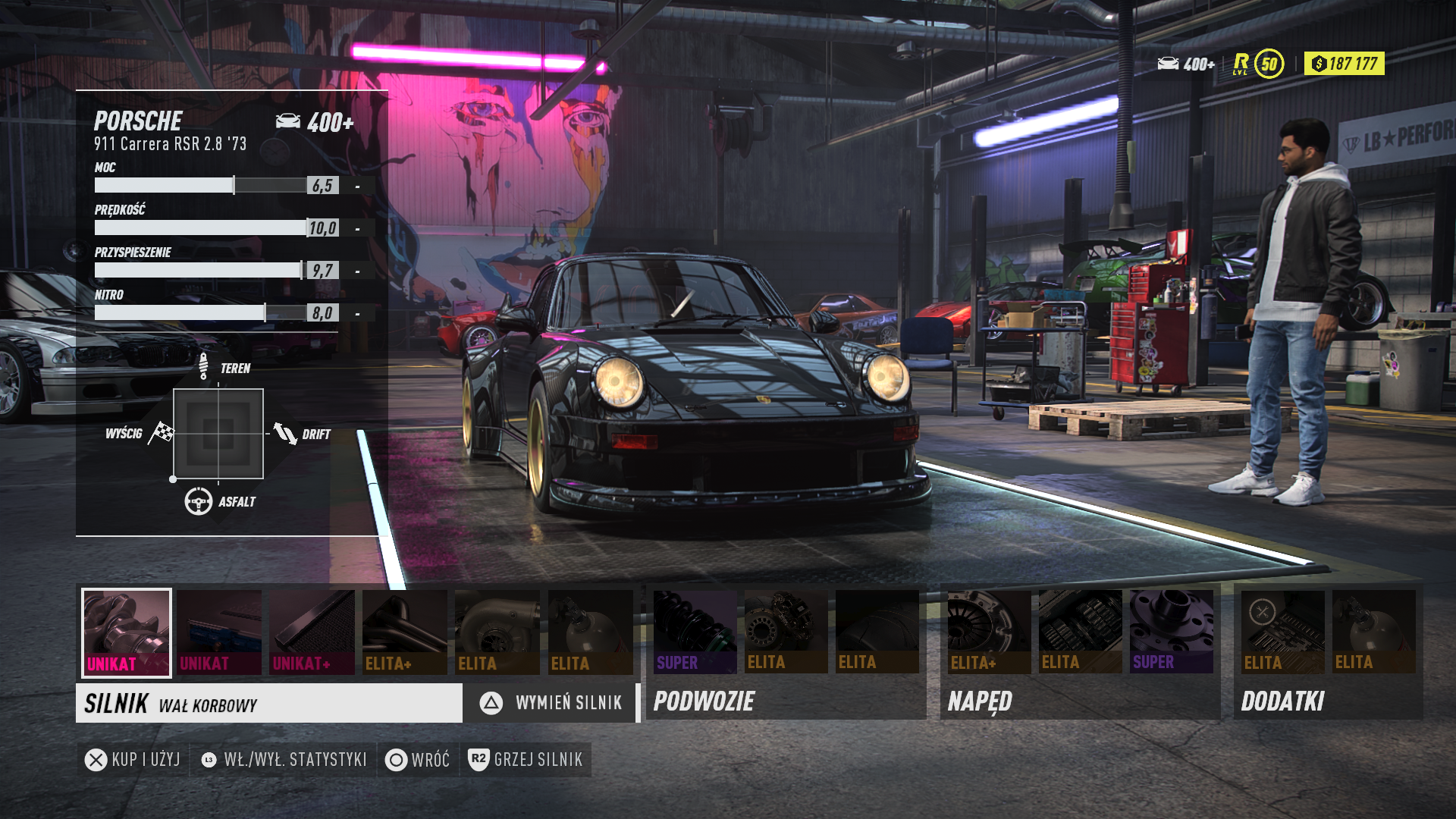The image size is (1456, 819).
Task: Toggle stats with Wł./Wył. Statystyki
Action: (x=284, y=760)
